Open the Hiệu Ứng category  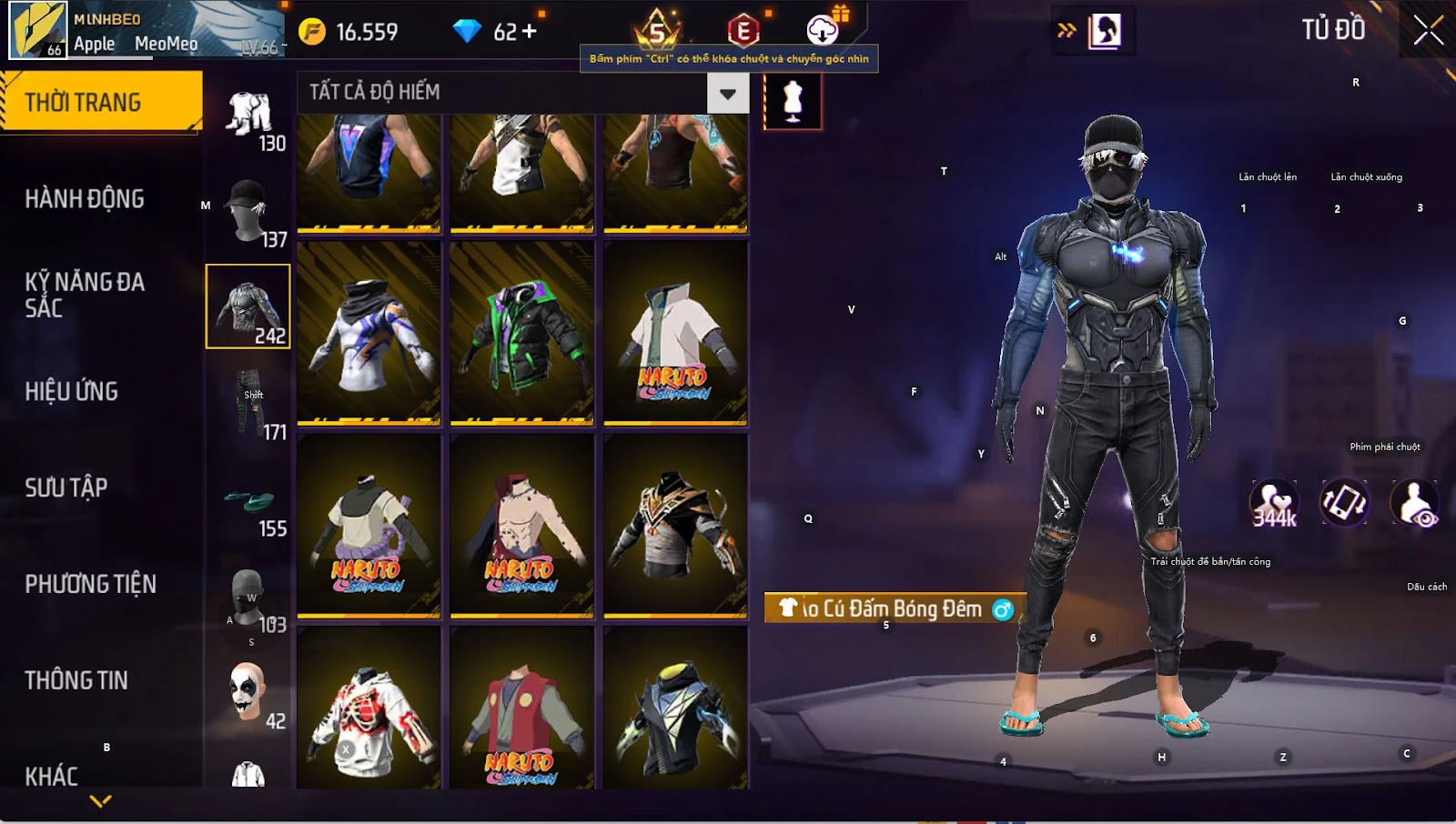[72, 391]
